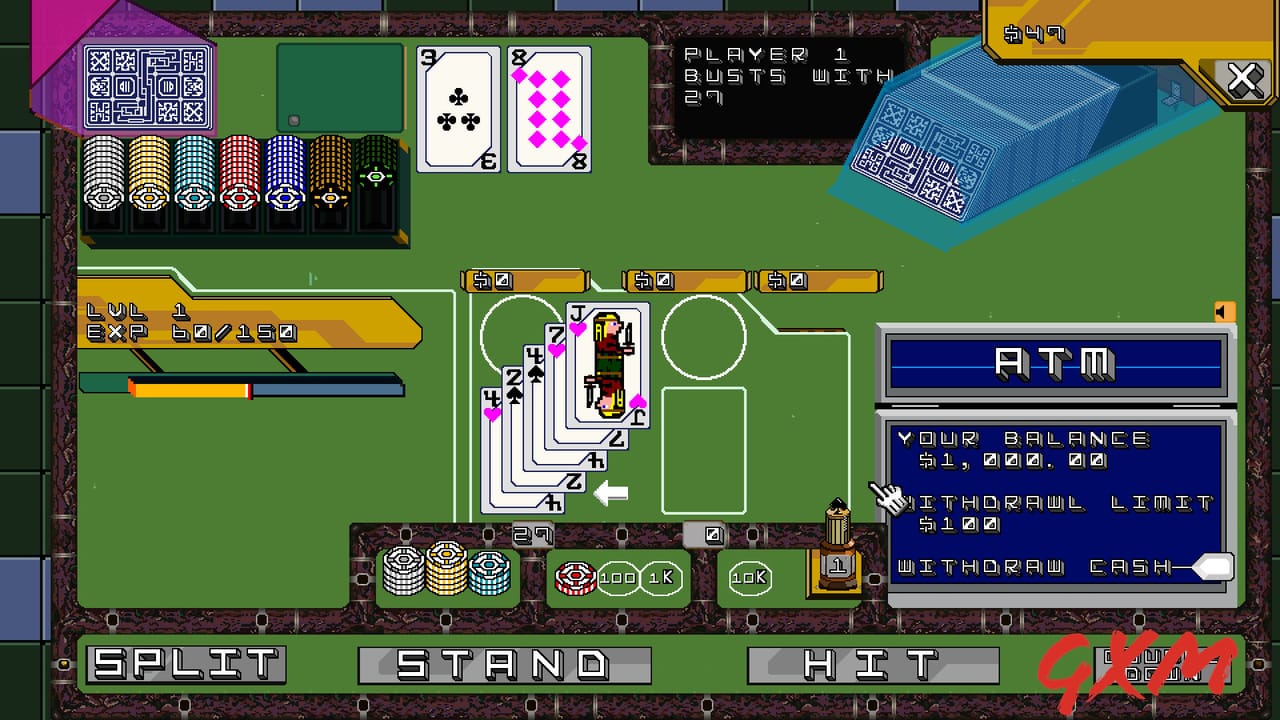The width and height of the screenshot is (1280, 720).
Task: Close the table with the X button
Action: point(1243,78)
